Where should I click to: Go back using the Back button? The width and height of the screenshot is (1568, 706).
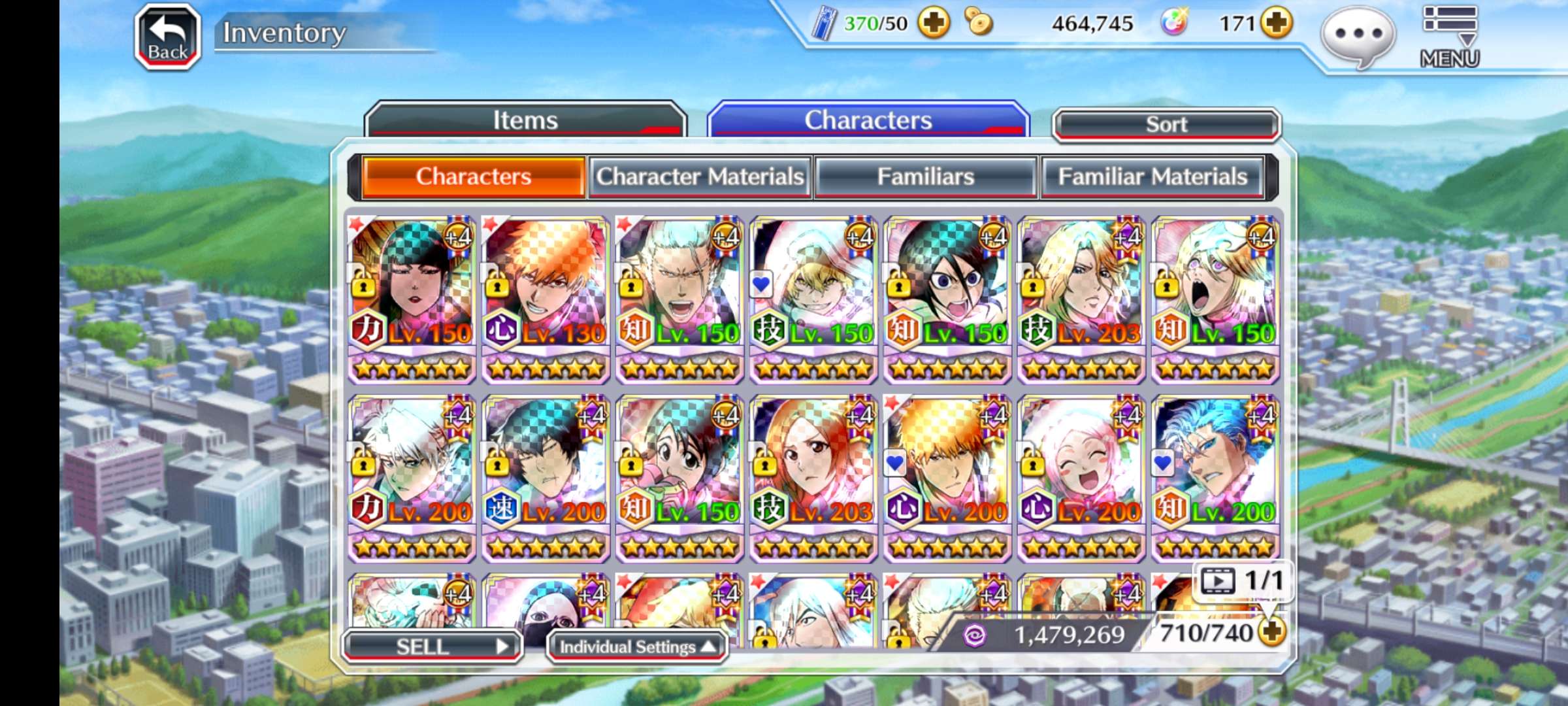point(167,37)
